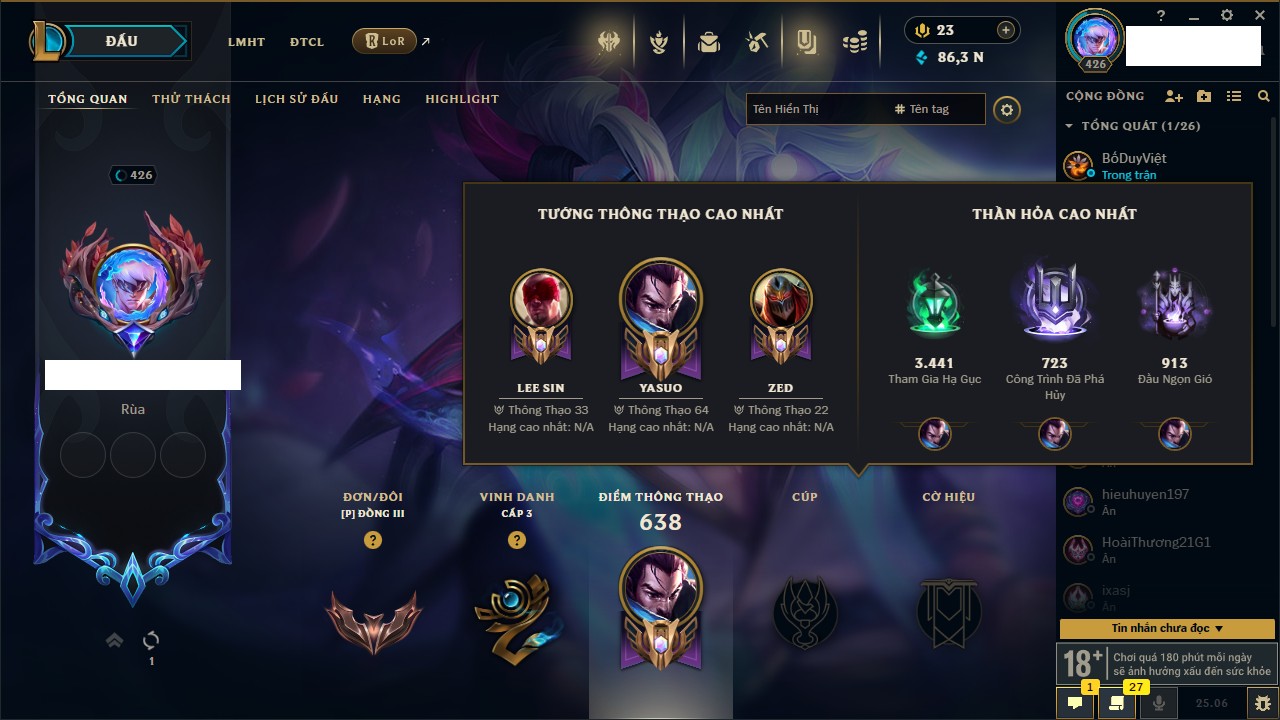Image resolution: width=1280 pixels, height=720 pixels.
Task: Open profile settings gear next to search
Action: pyautogui.click(x=1007, y=110)
